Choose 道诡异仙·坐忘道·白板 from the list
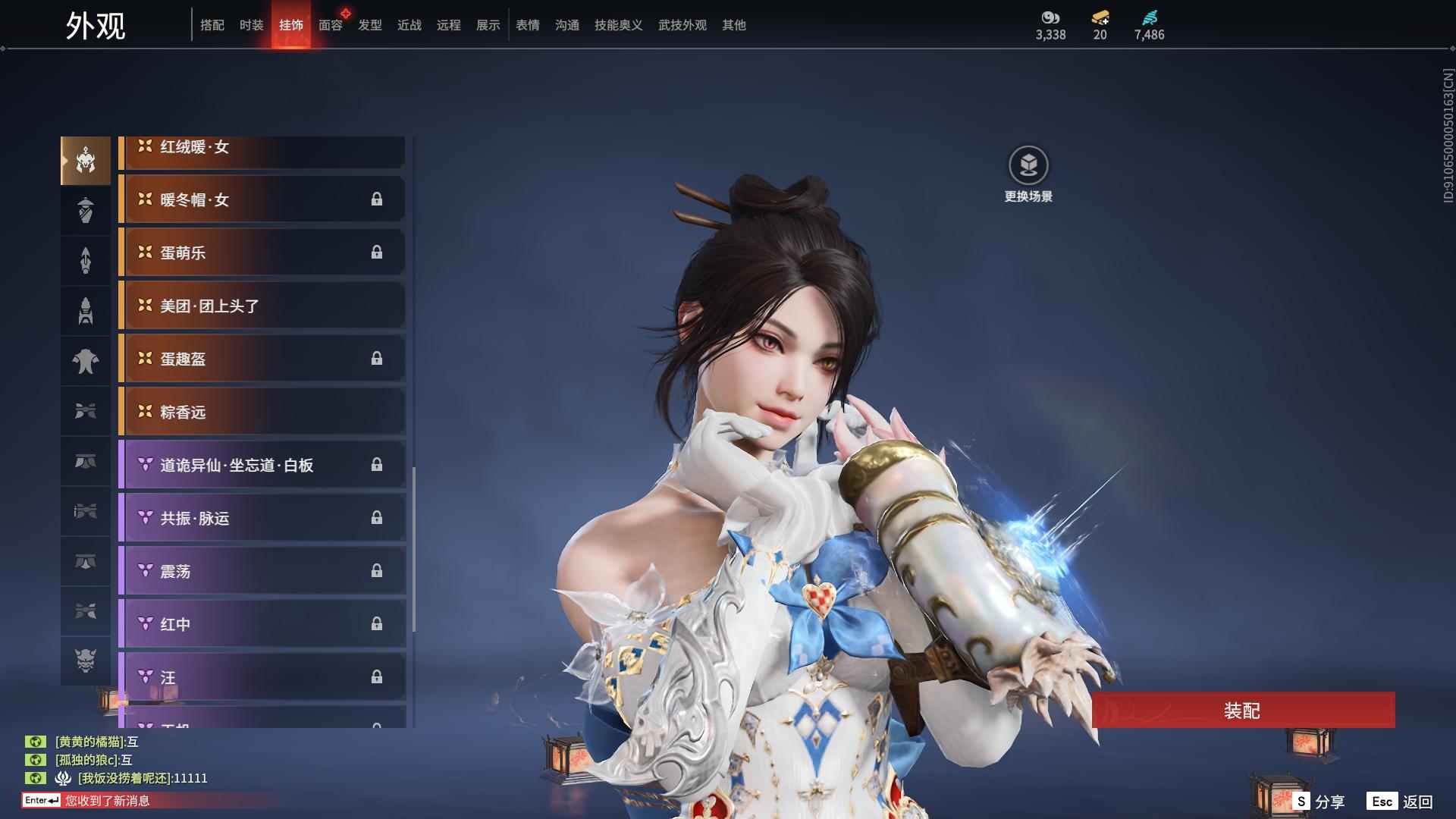 (262, 465)
